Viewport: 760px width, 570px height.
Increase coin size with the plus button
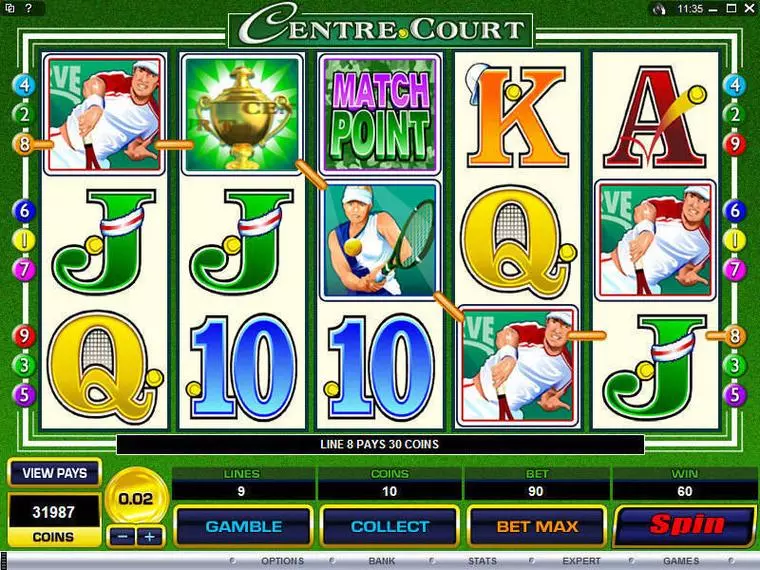[x=150, y=537]
